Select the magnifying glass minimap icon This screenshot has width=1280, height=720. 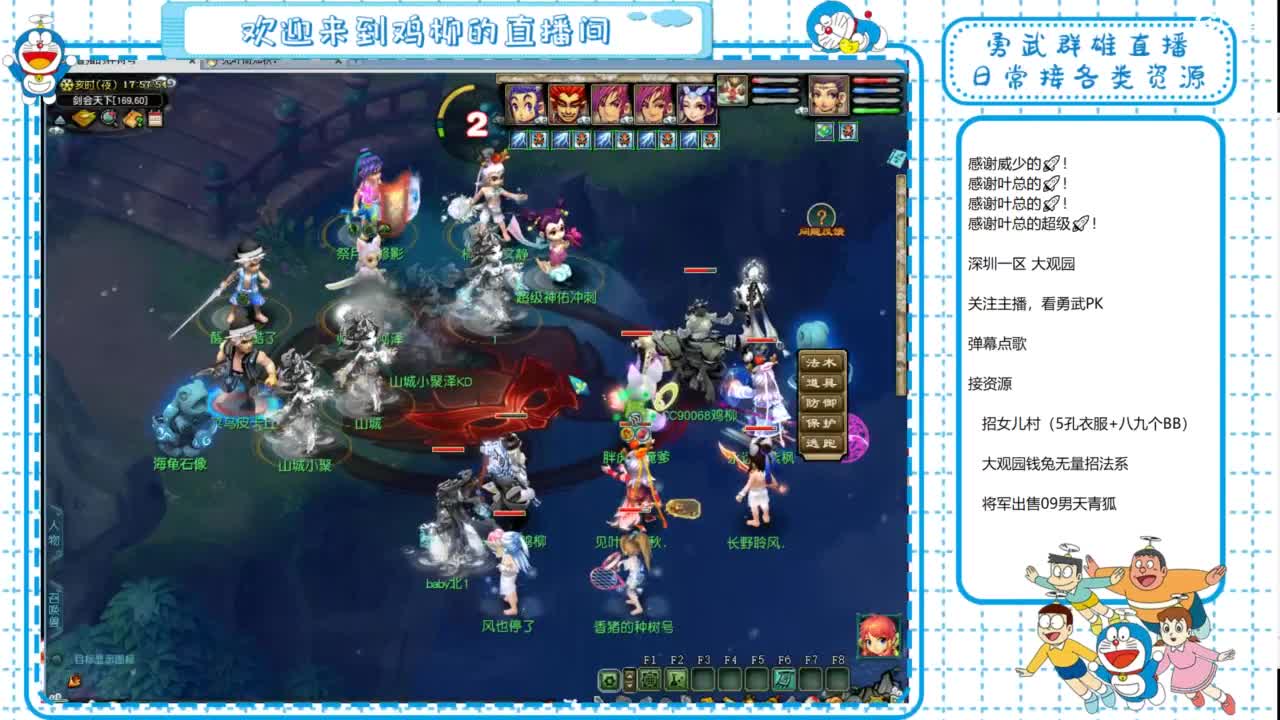point(109,119)
